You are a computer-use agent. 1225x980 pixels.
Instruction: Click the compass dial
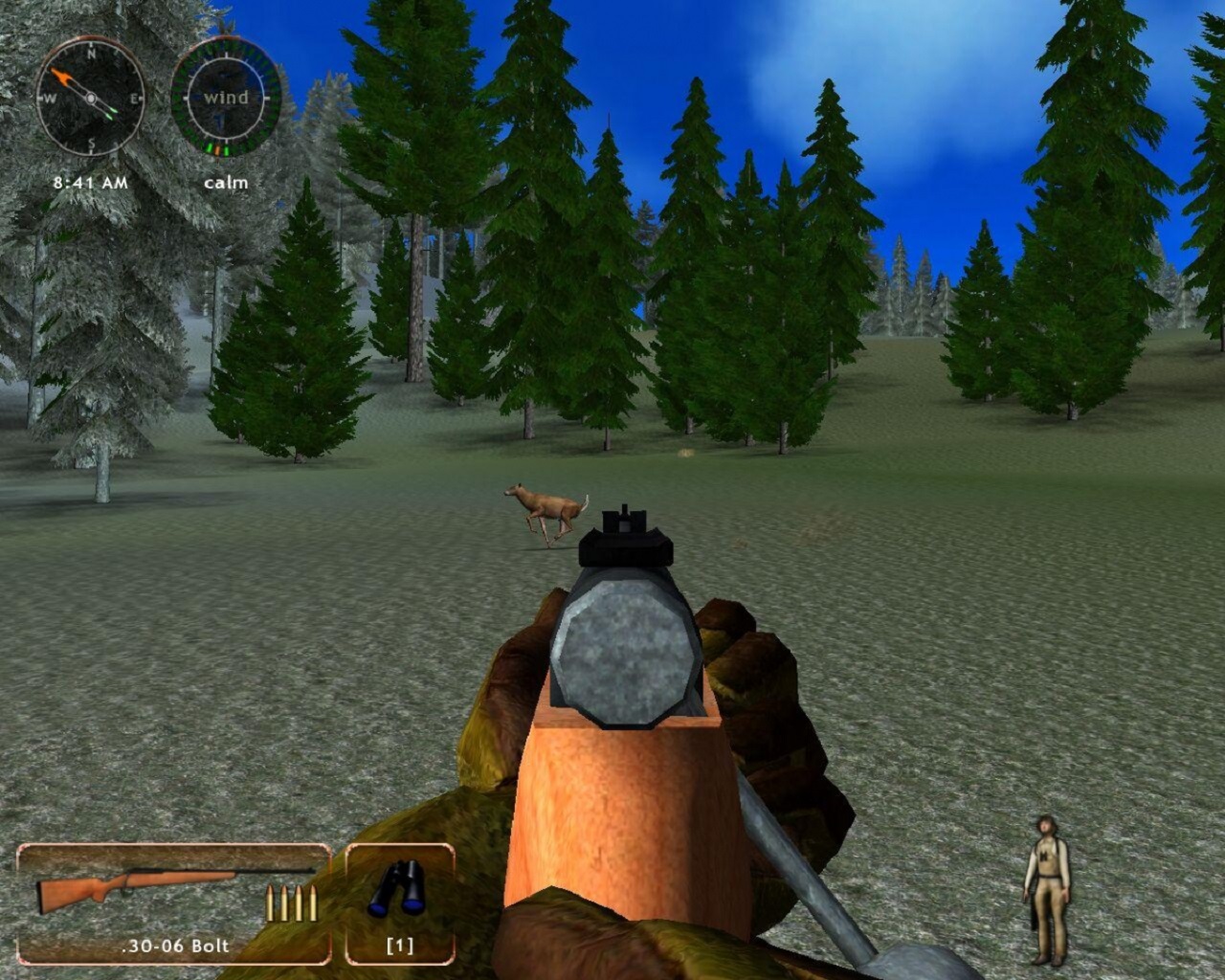tap(90, 97)
